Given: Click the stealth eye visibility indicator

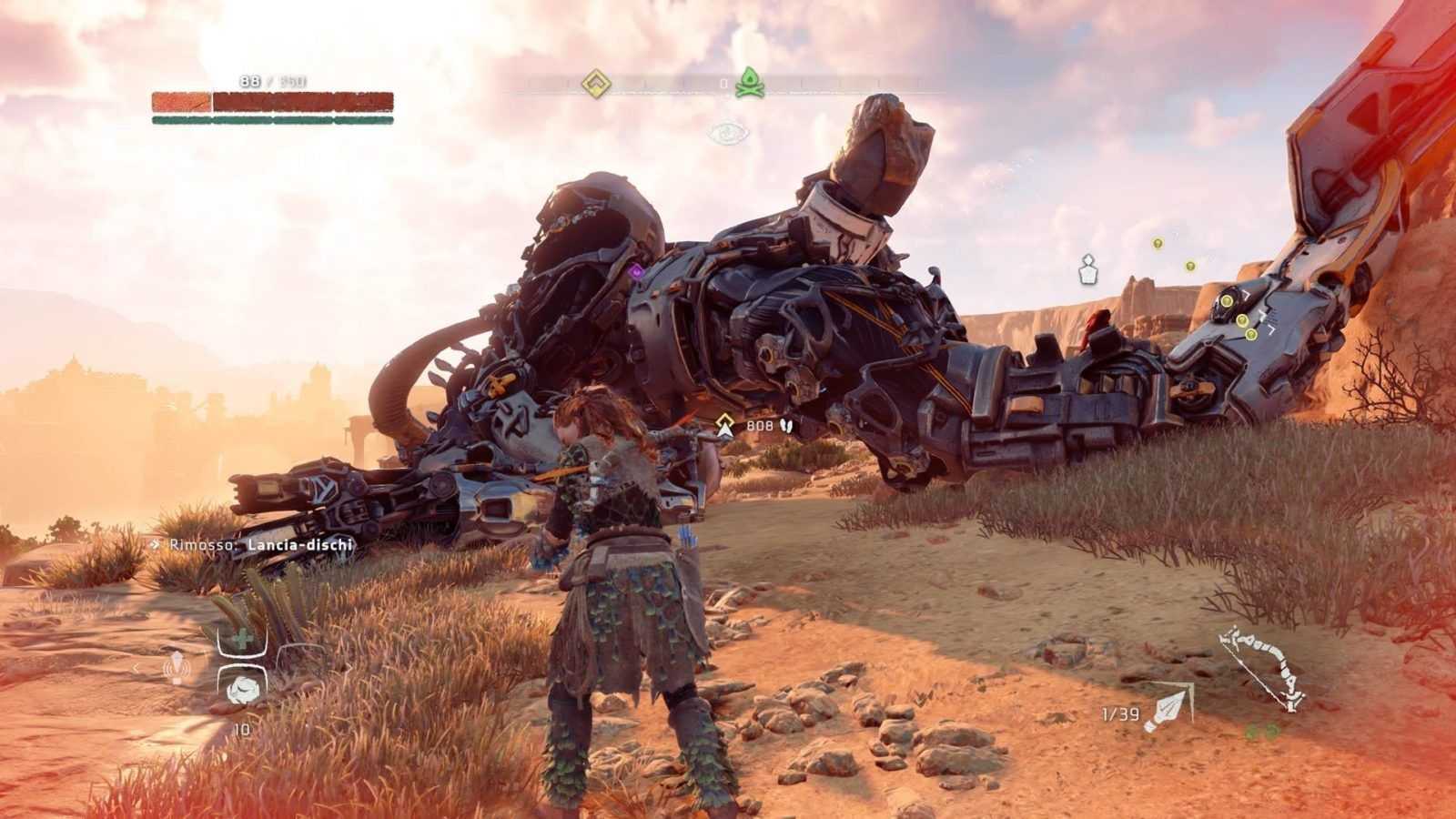Looking at the screenshot, I should tap(729, 134).
